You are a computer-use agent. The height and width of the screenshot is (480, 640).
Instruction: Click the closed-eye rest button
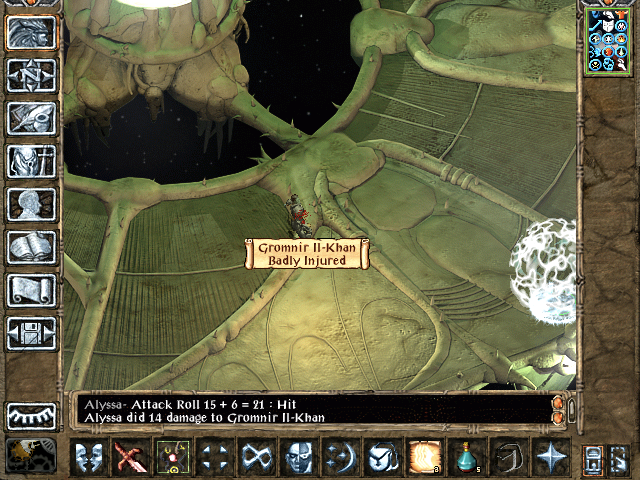point(31,415)
